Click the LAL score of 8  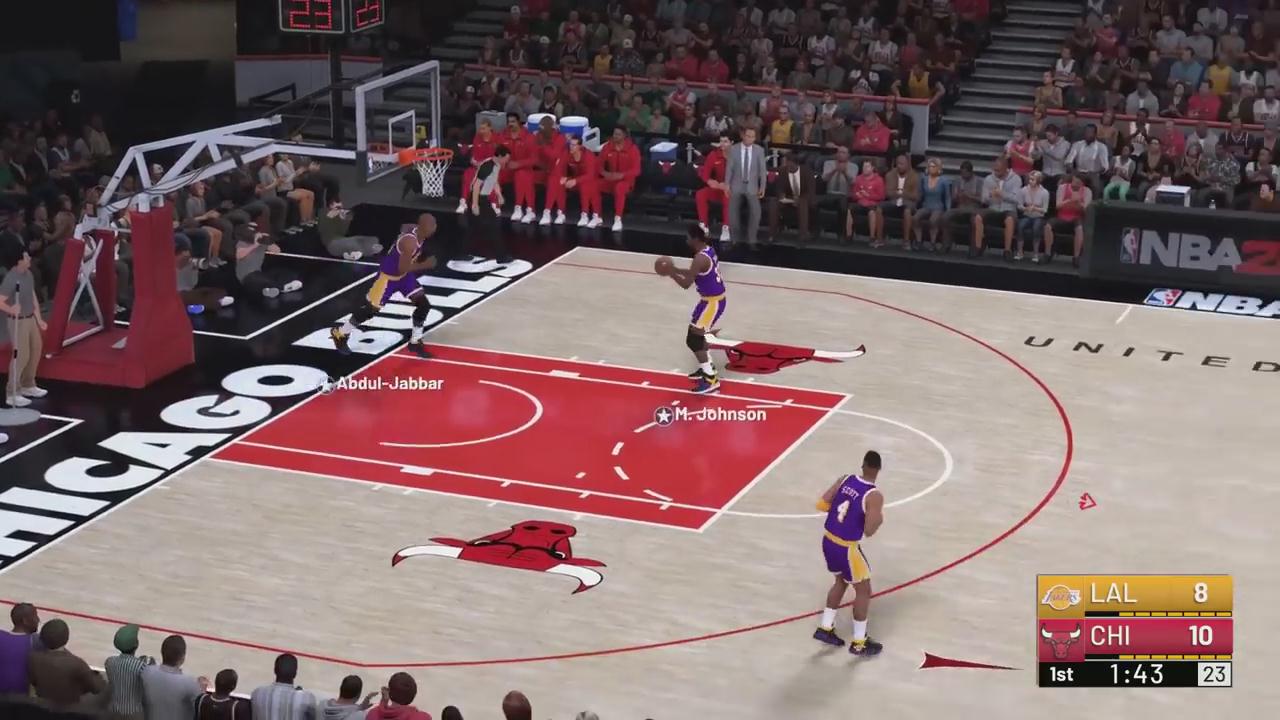point(1199,594)
